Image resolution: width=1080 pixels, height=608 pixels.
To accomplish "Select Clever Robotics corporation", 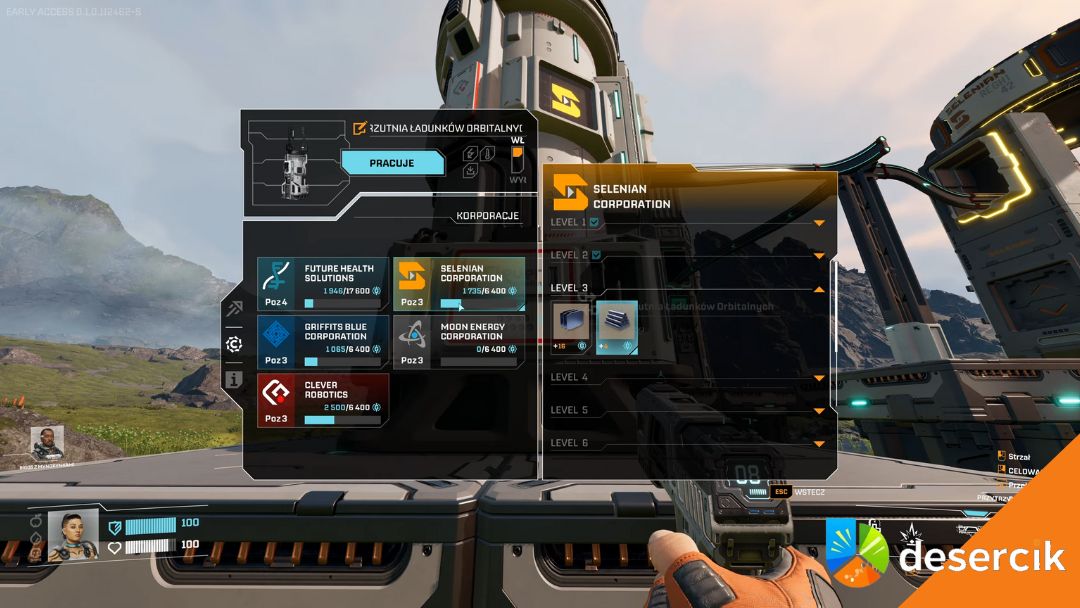I will click(x=322, y=400).
